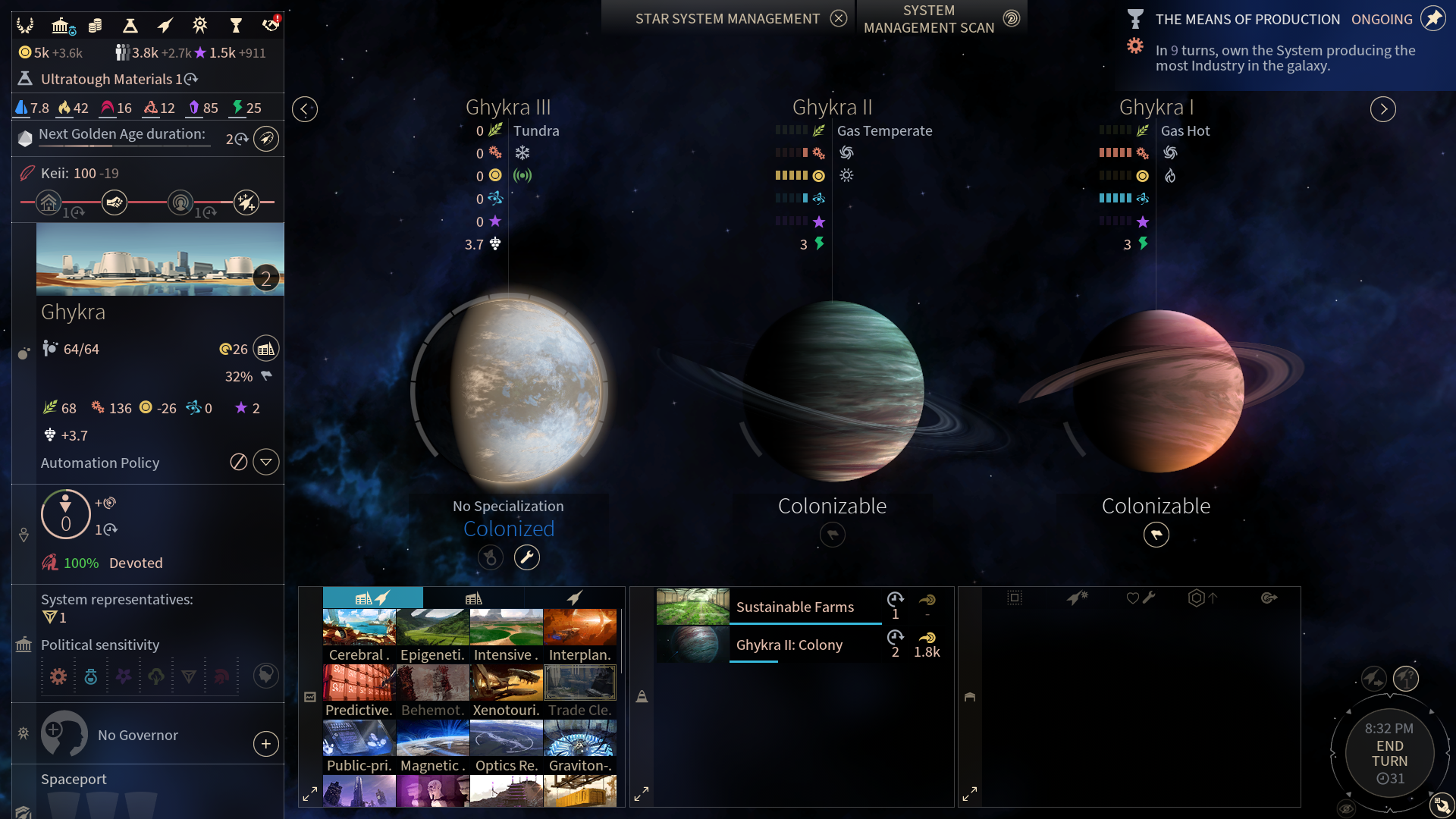
Task: Open the Ghykra III wrench specialization button
Action: pos(527,557)
